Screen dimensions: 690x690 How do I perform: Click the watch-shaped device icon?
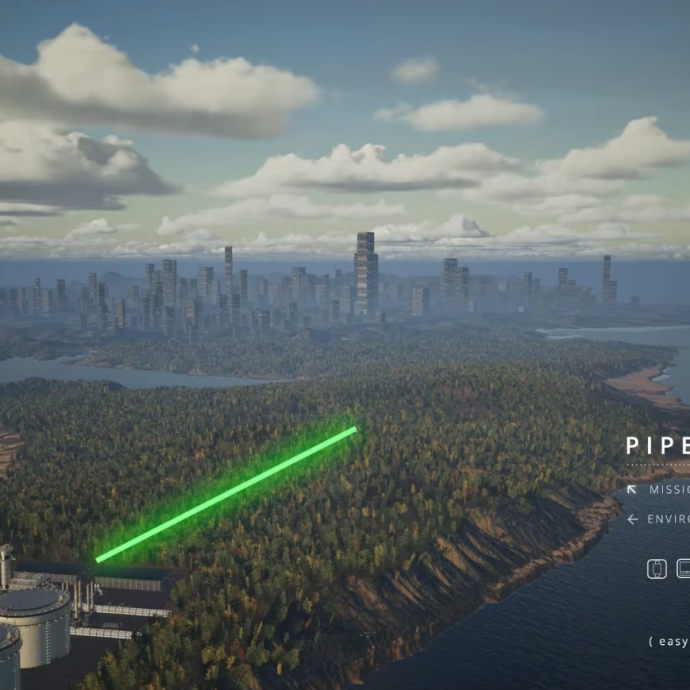point(656,569)
